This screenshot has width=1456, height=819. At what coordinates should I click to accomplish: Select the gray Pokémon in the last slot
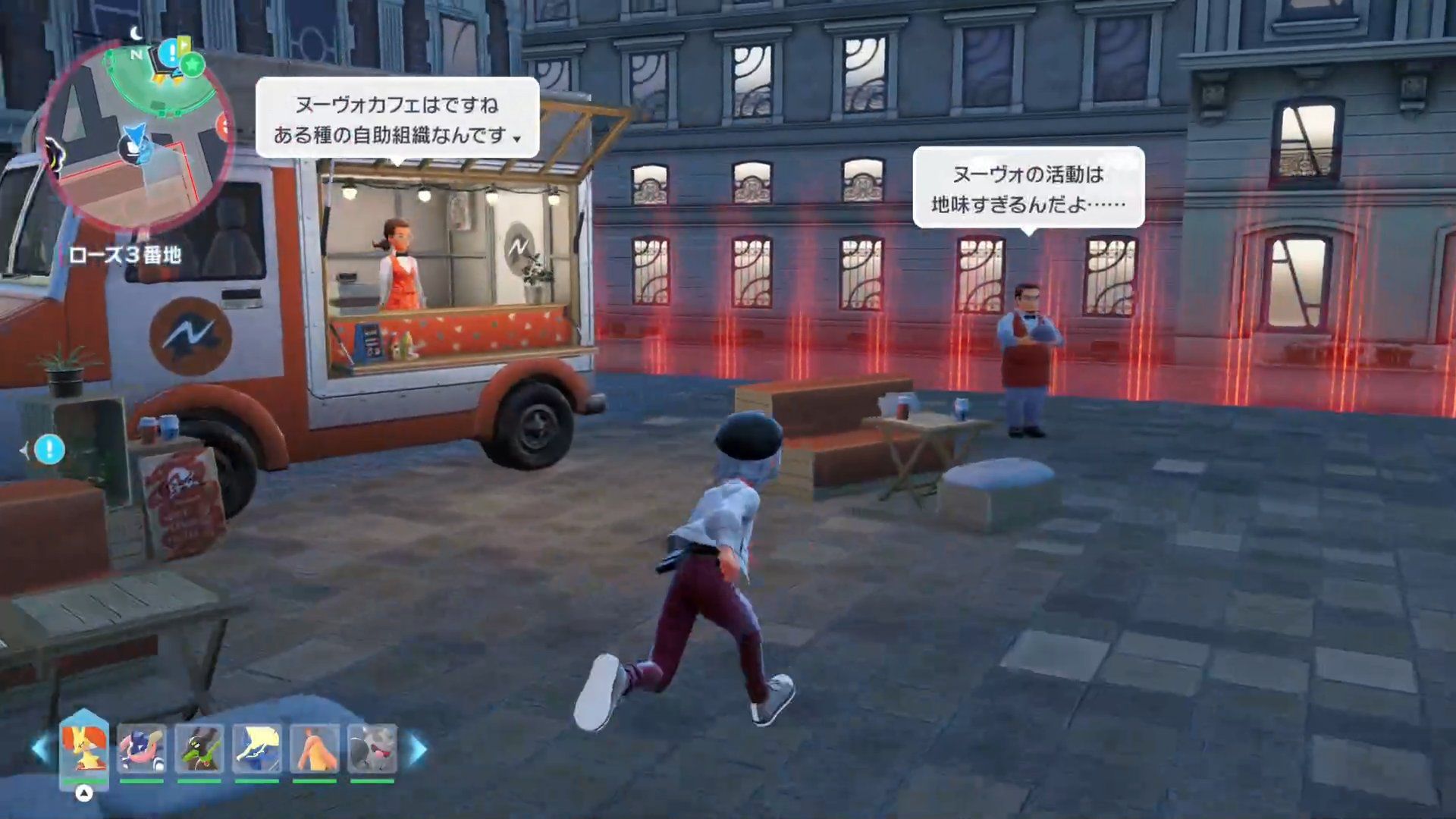372,749
